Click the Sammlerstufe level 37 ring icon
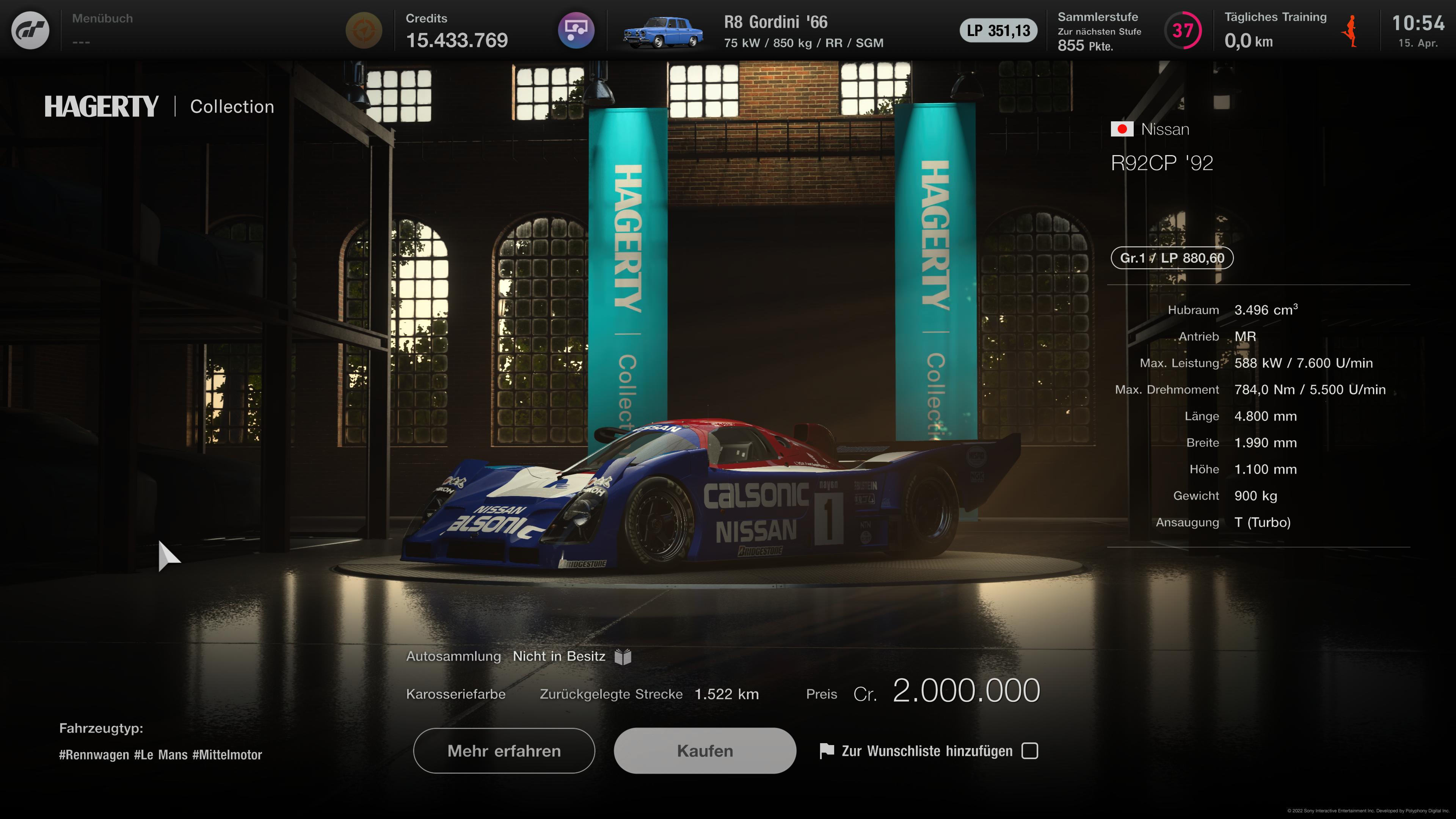This screenshot has height=819, width=1456. click(x=1183, y=30)
